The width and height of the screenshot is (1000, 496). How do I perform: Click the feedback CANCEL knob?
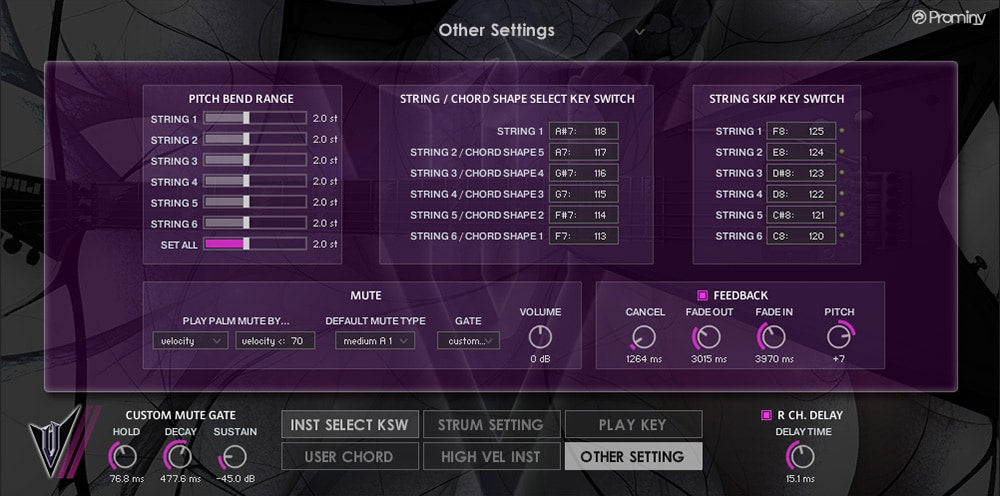click(x=645, y=337)
